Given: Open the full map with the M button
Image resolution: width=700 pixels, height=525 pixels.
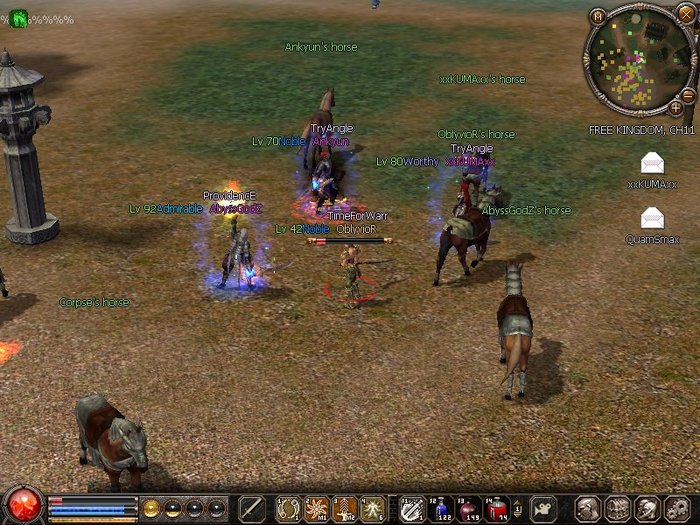Looking at the screenshot, I should (597, 16).
